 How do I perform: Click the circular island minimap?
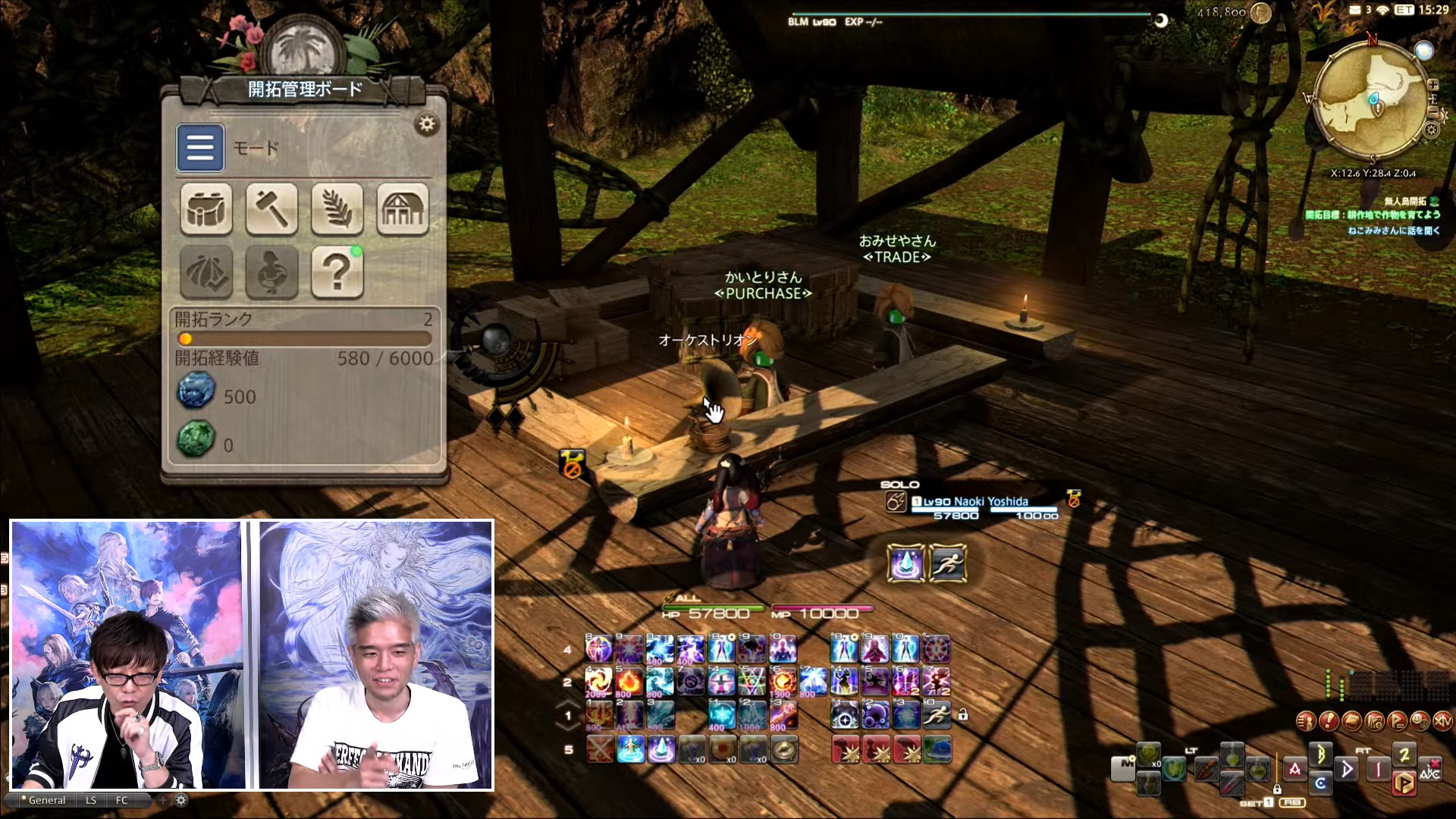click(x=1373, y=99)
